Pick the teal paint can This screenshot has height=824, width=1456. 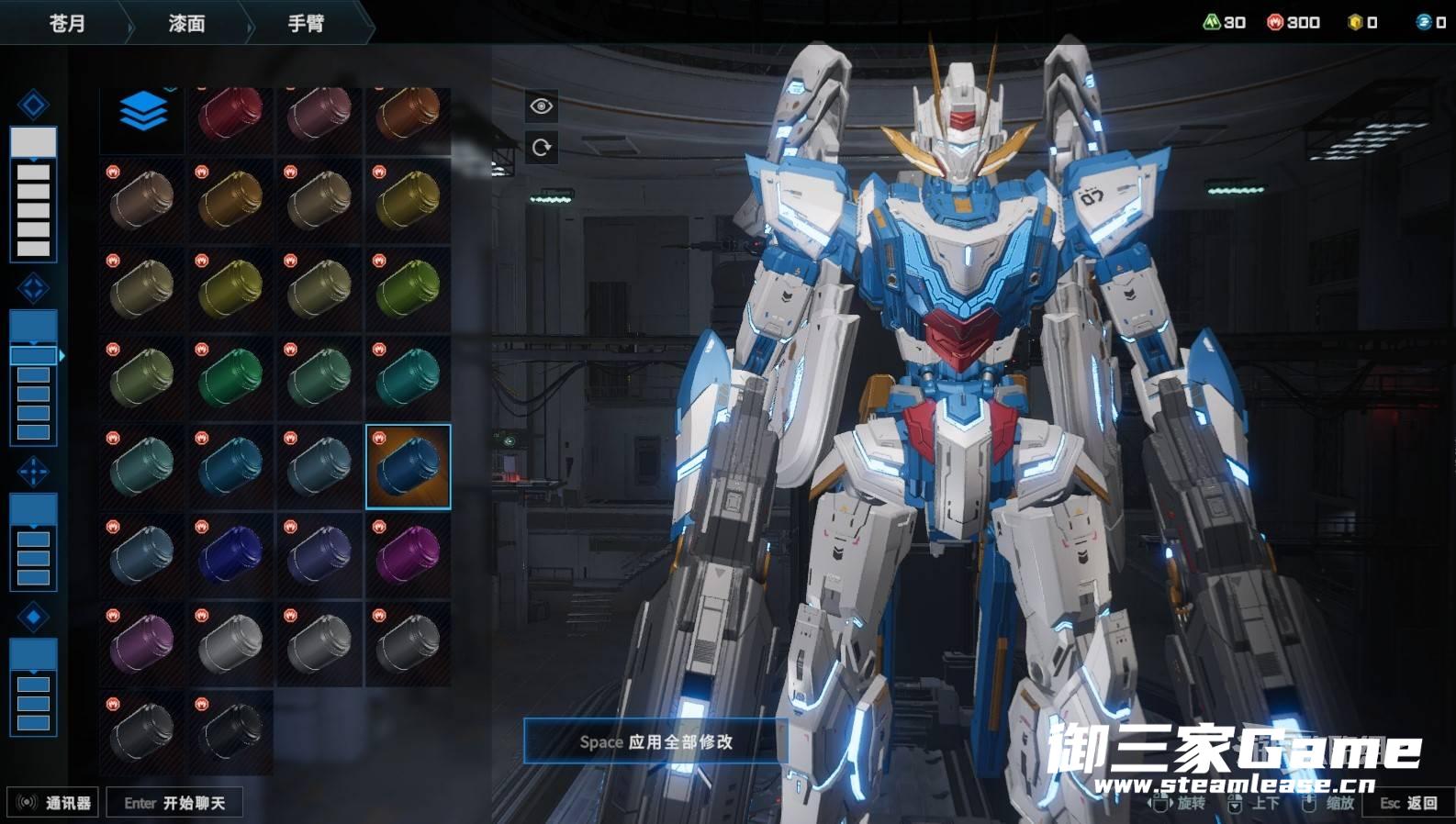[x=409, y=378]
